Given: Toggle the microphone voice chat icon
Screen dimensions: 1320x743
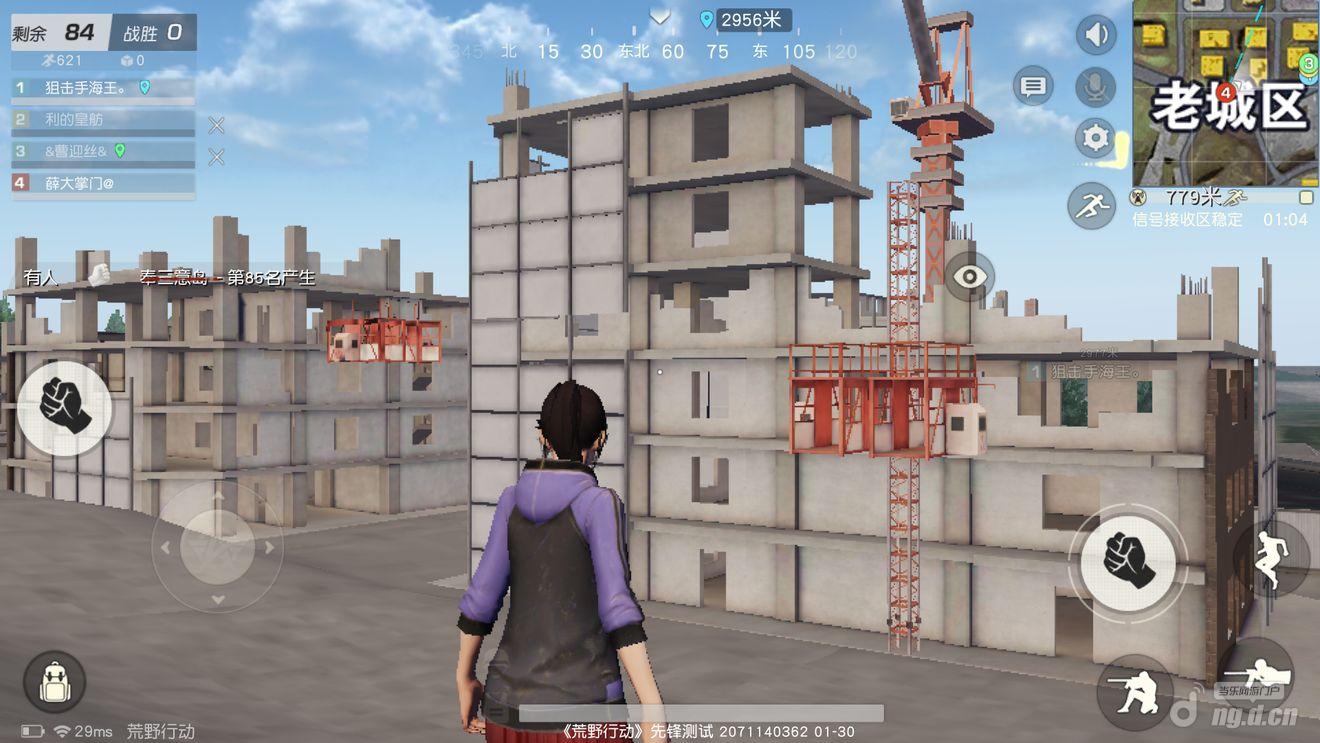Looking at the screenshot, I should tap(1096, 87).
